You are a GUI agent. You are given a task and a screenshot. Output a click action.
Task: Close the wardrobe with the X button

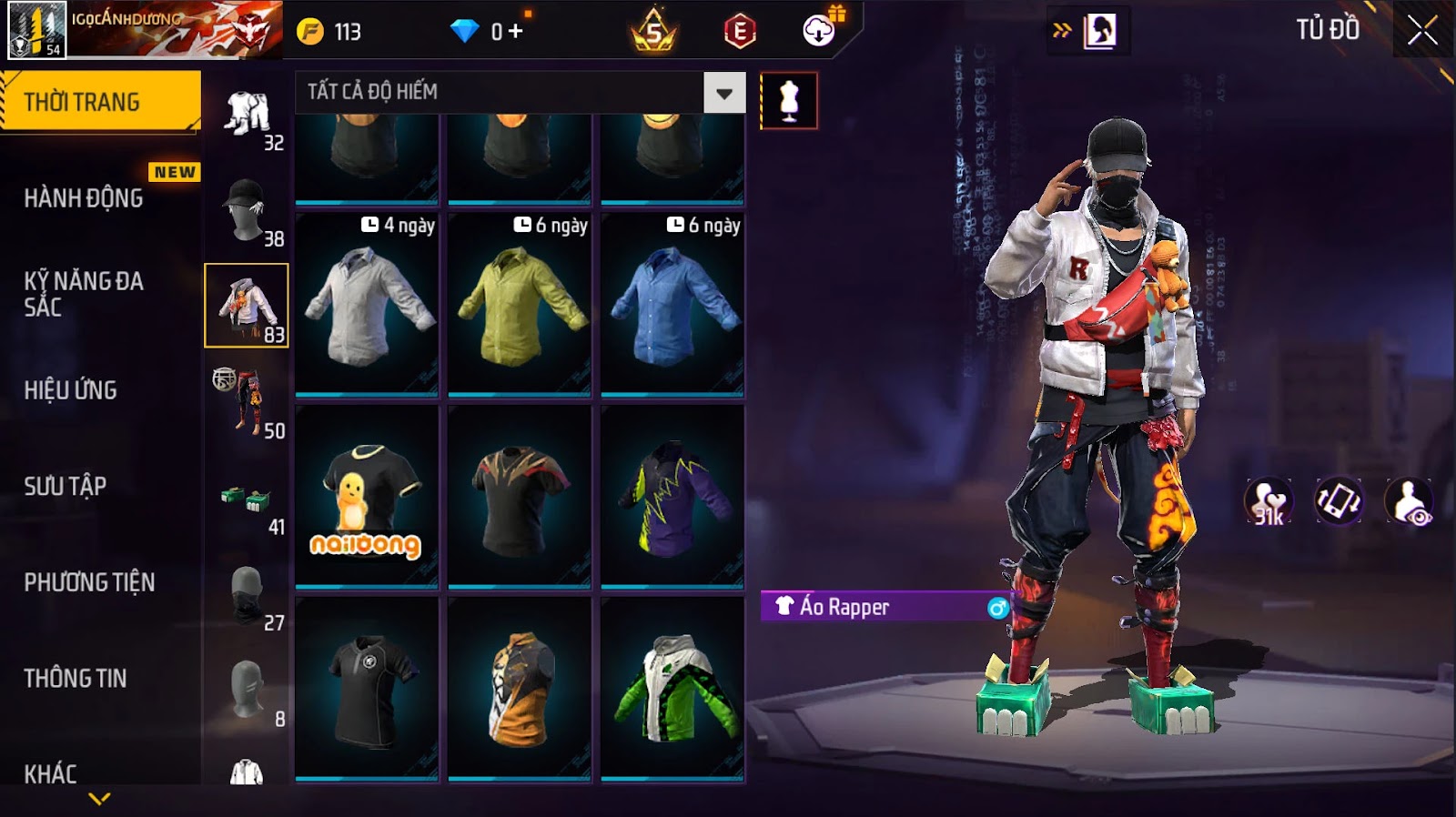coord(1422,31)
